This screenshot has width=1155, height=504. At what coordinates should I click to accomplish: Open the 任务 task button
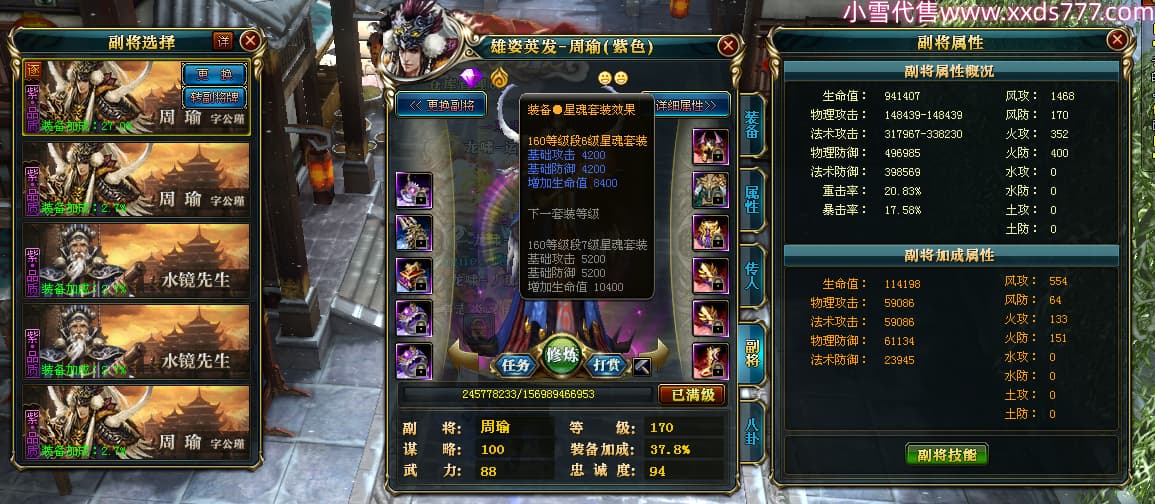tap(515, 364)
